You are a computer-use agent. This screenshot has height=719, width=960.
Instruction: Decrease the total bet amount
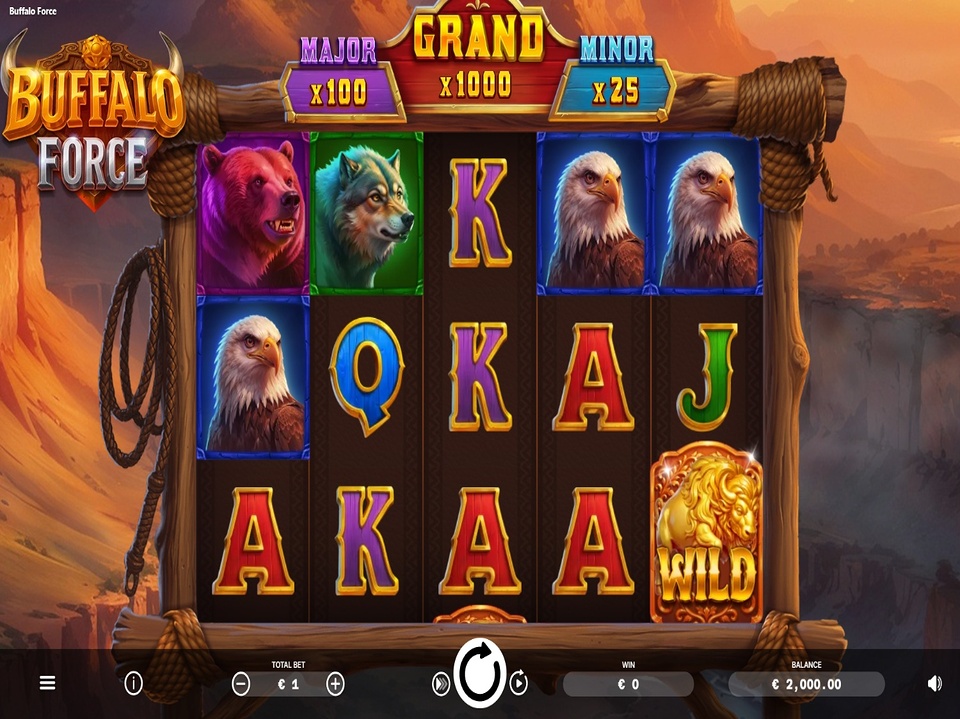coord(241,684)
